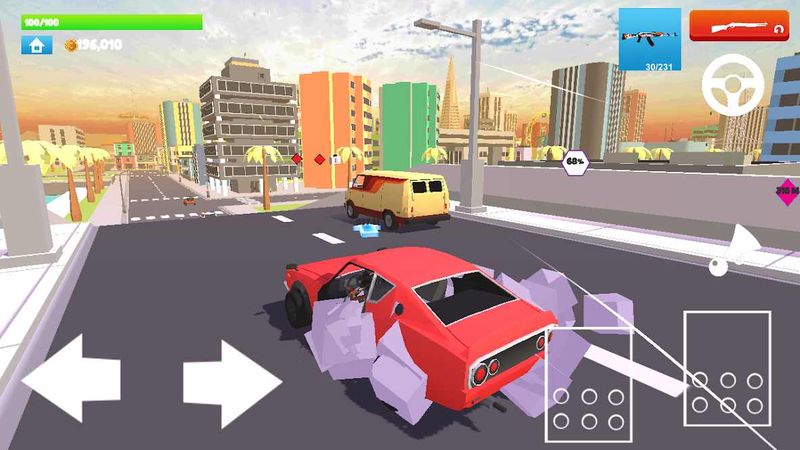Steer left with the left arrow

pos(72,379)
